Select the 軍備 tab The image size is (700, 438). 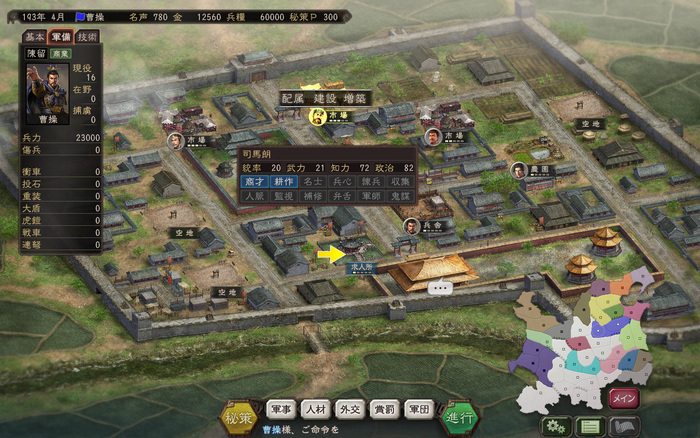pyautogui.click(x=60, y=36)
